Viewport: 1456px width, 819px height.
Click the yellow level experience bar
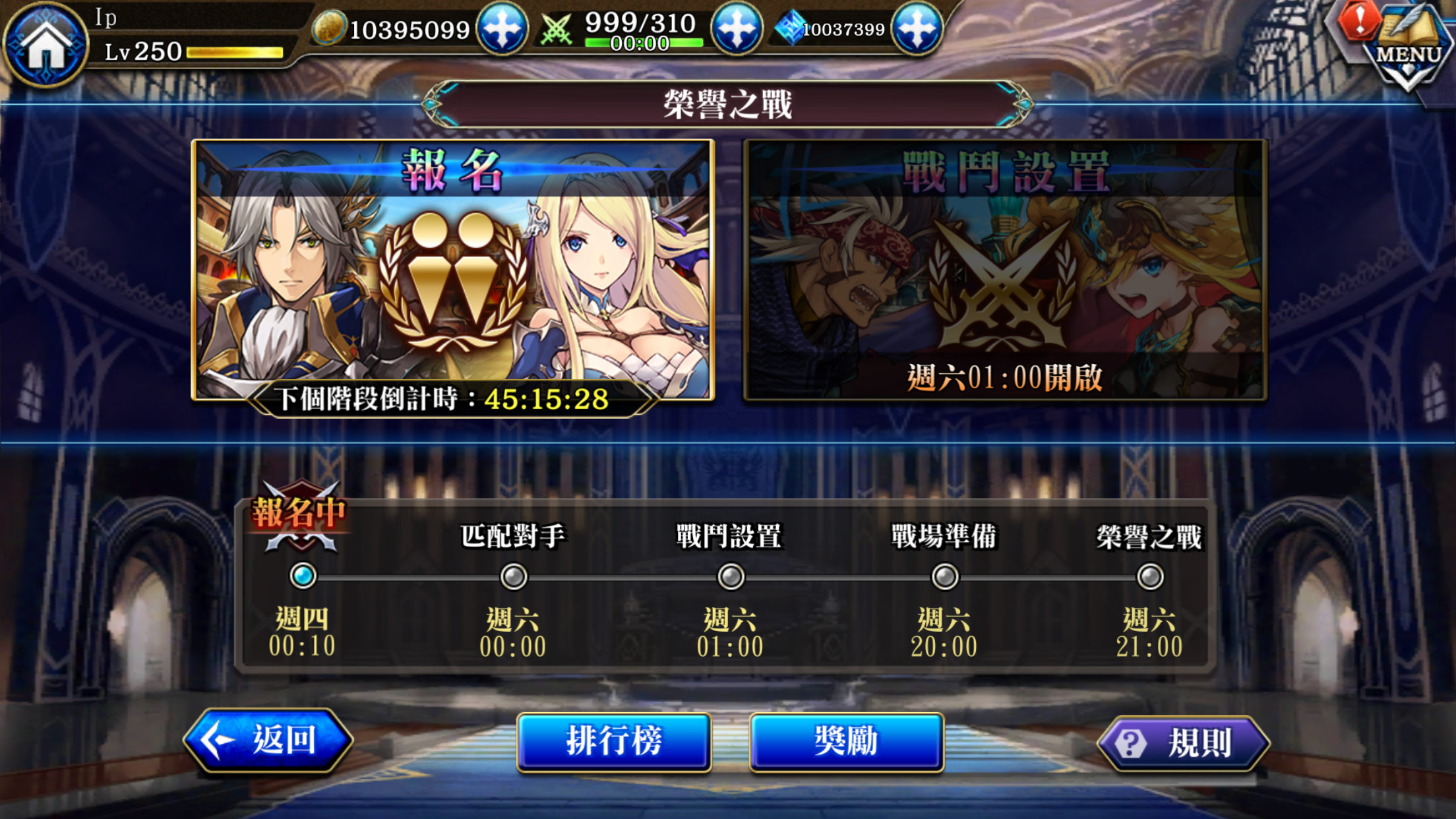[234, 51]
